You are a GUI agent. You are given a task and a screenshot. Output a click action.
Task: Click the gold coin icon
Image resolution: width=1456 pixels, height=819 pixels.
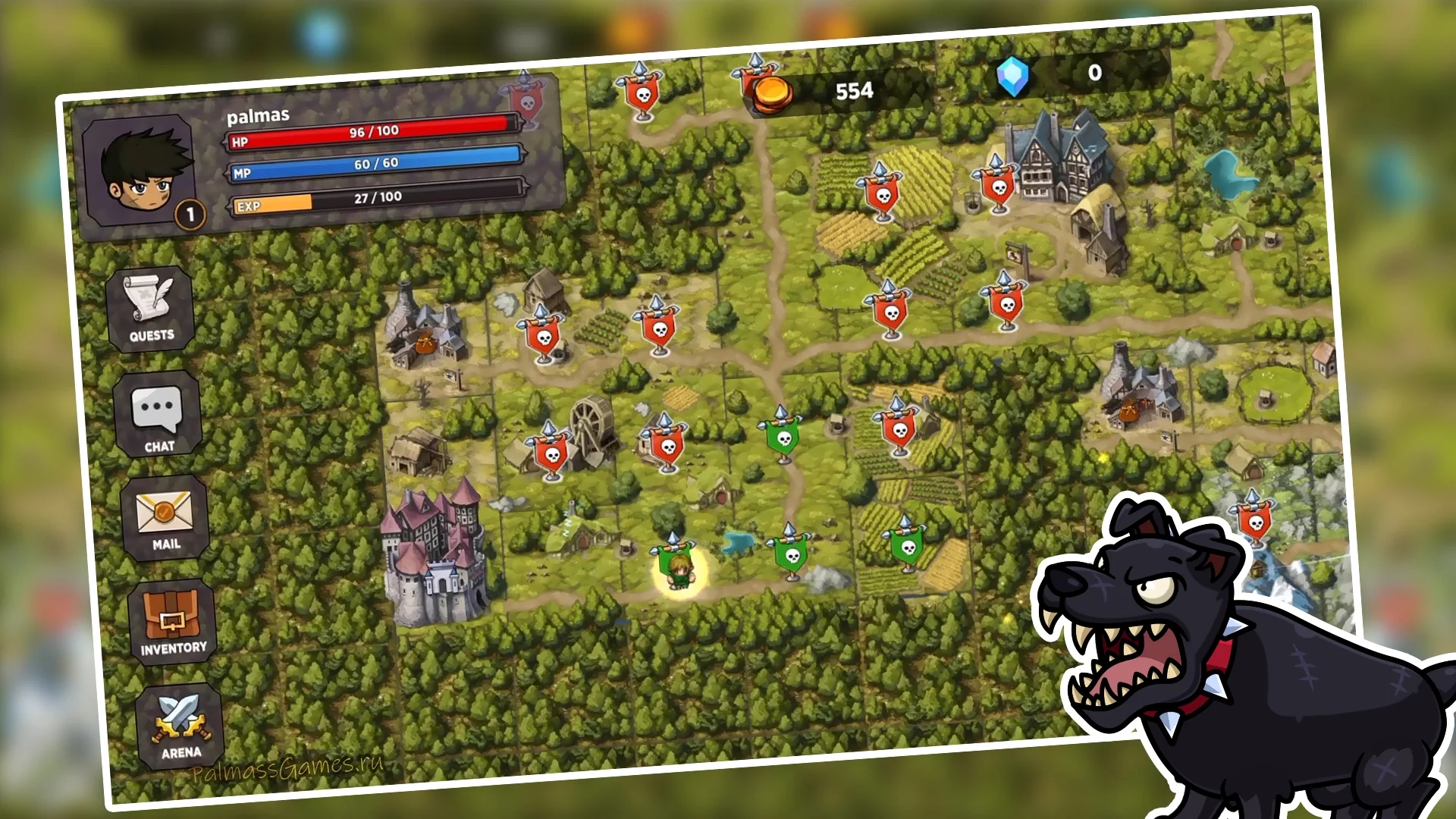[x=772, y=92]
